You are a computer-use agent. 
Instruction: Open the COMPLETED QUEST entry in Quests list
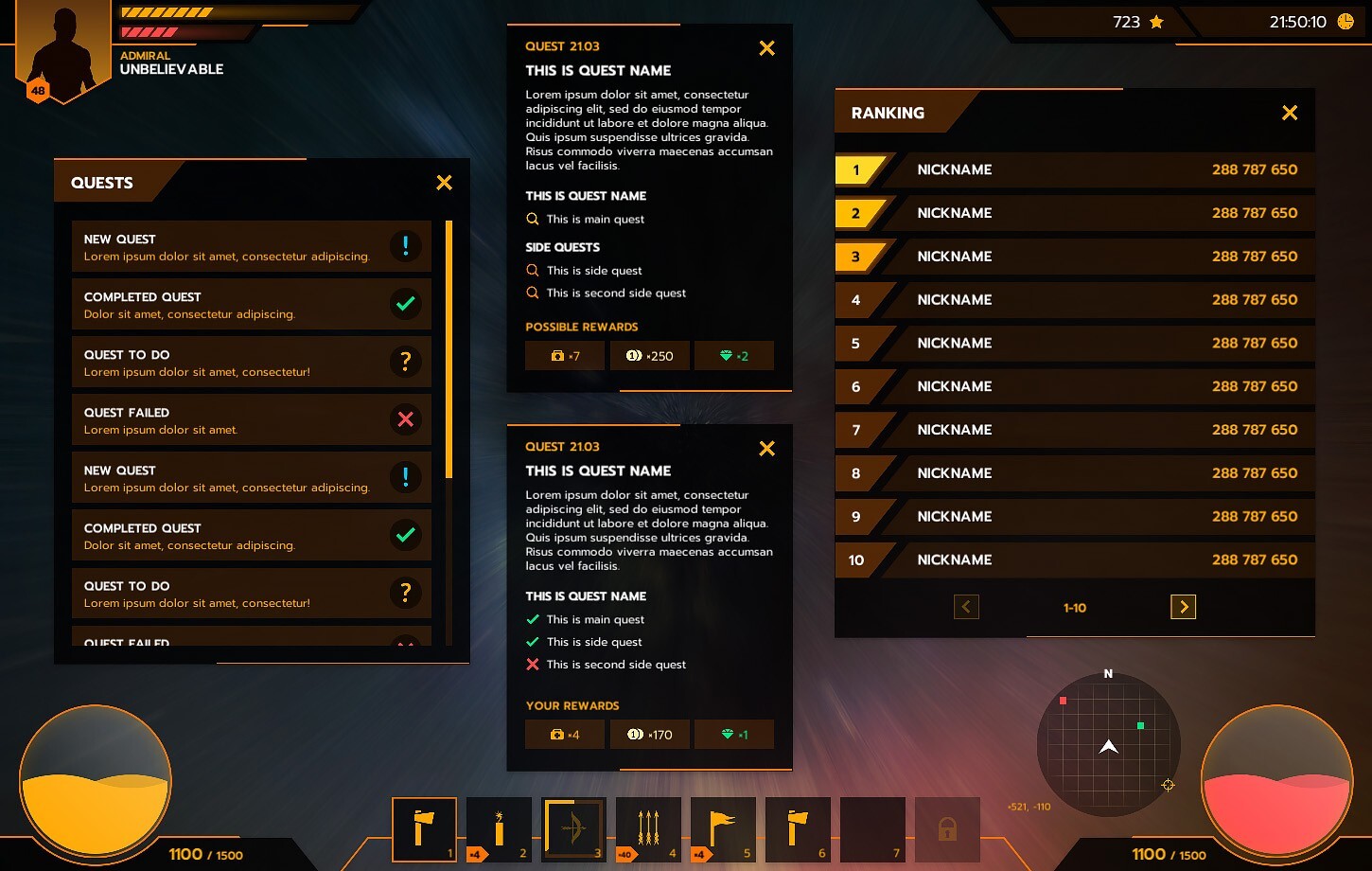(x=251, y=304)
